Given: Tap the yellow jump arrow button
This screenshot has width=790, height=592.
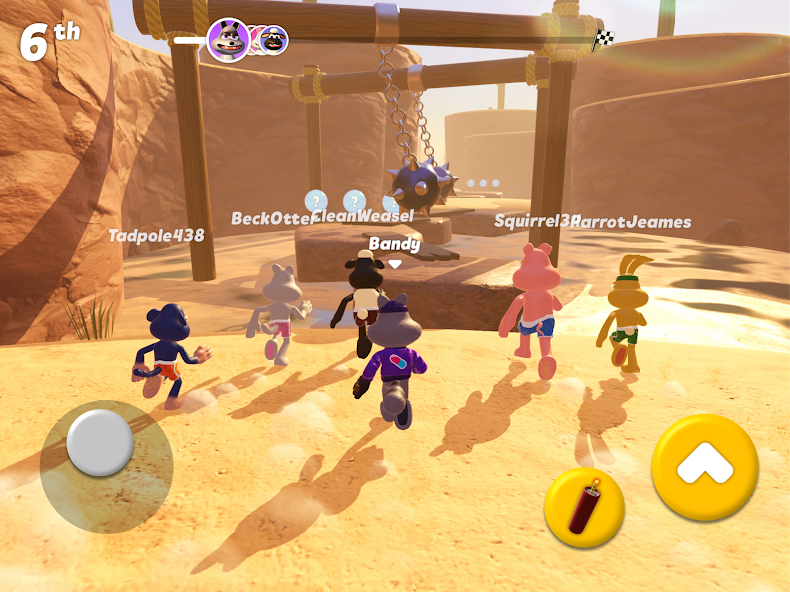Looking at the screenshot, I should (704, 466).
